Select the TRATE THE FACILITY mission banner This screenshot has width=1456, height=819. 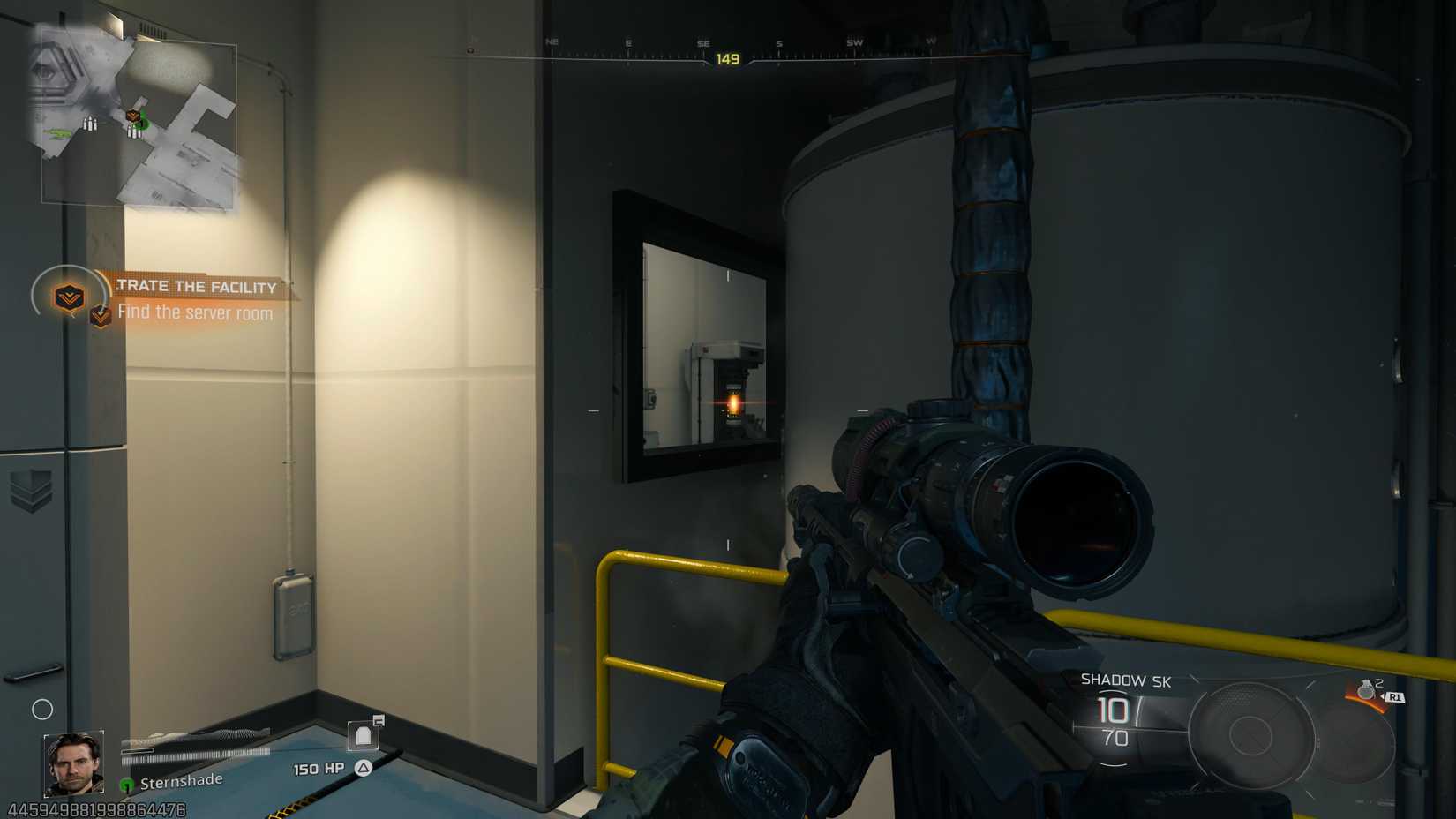point(194,286)
